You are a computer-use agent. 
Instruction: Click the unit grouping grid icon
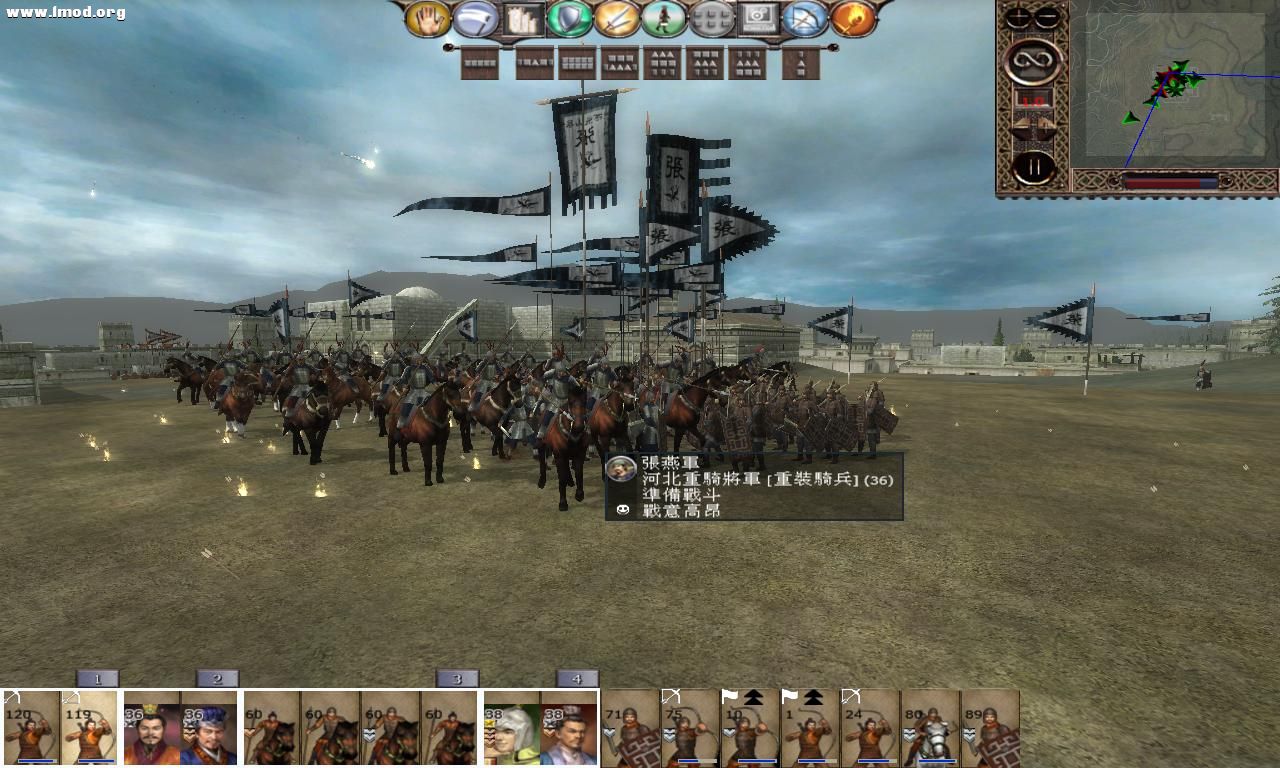(x=711, y=18)
